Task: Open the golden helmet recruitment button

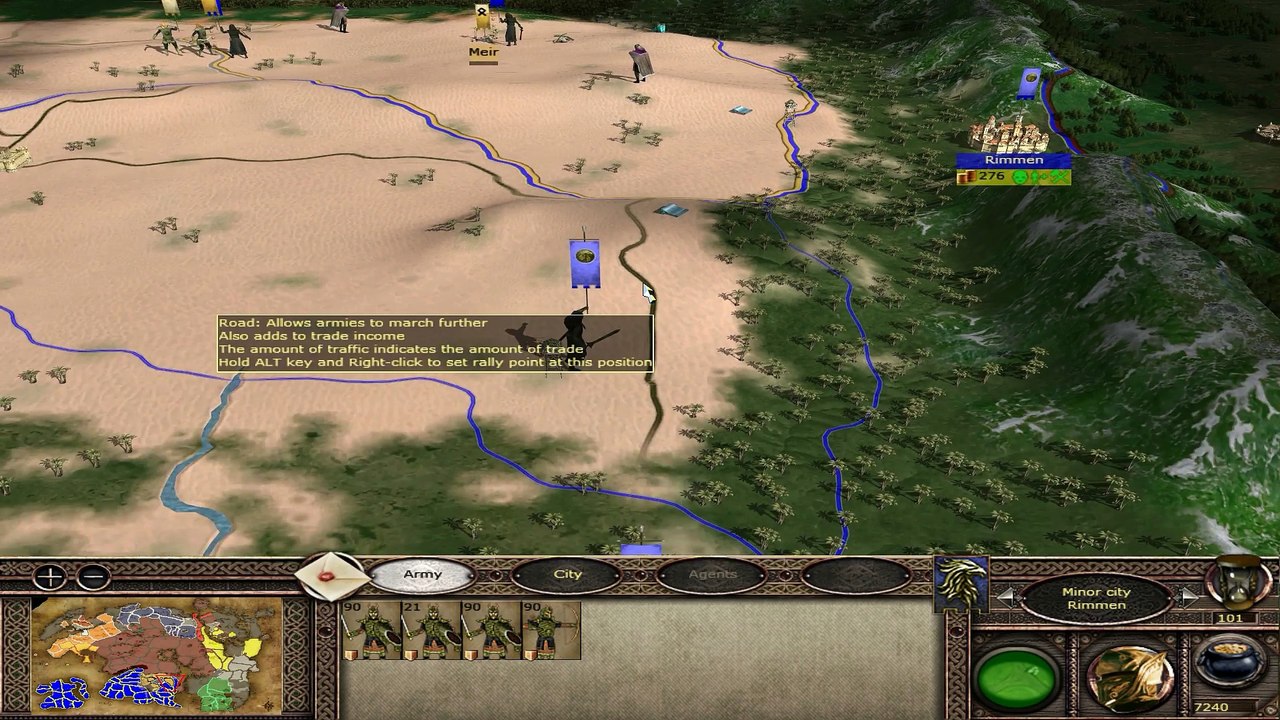Action: [1129, 678]
